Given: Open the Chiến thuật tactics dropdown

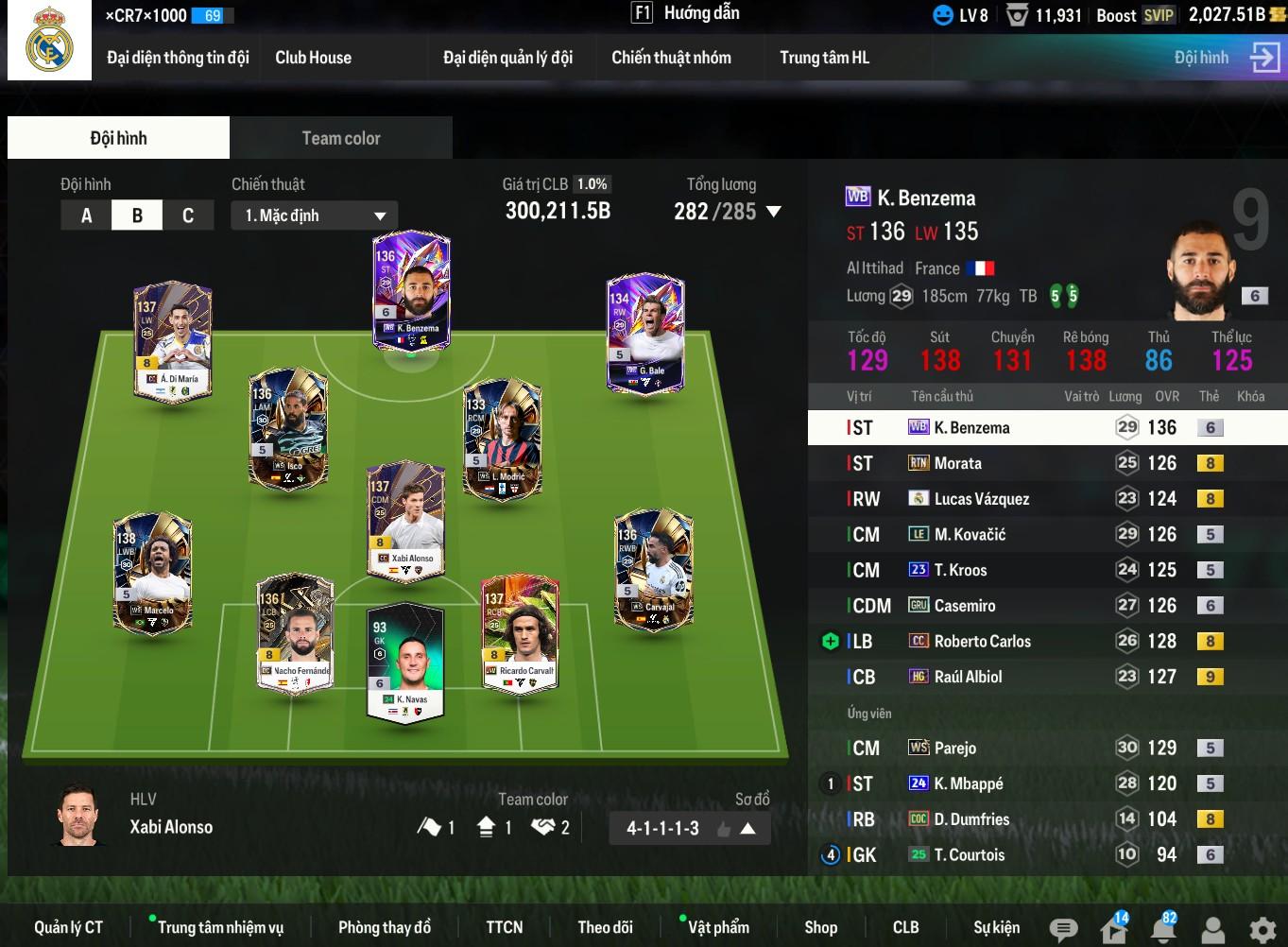Looking at the screenshot, I should pyautogui.click(x=314, y=215).
